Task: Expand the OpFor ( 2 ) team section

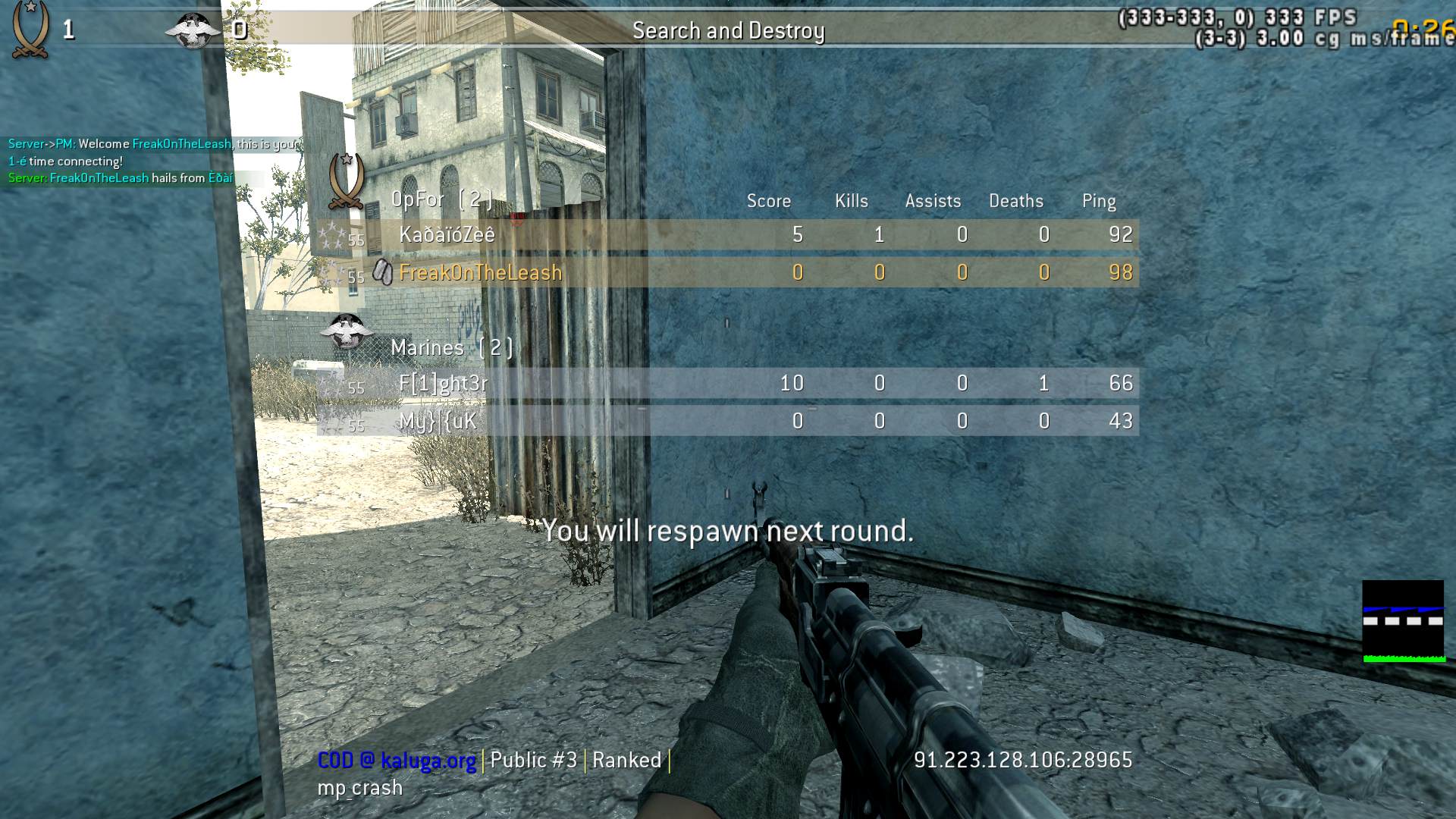Action: click(x=444, y=199)
